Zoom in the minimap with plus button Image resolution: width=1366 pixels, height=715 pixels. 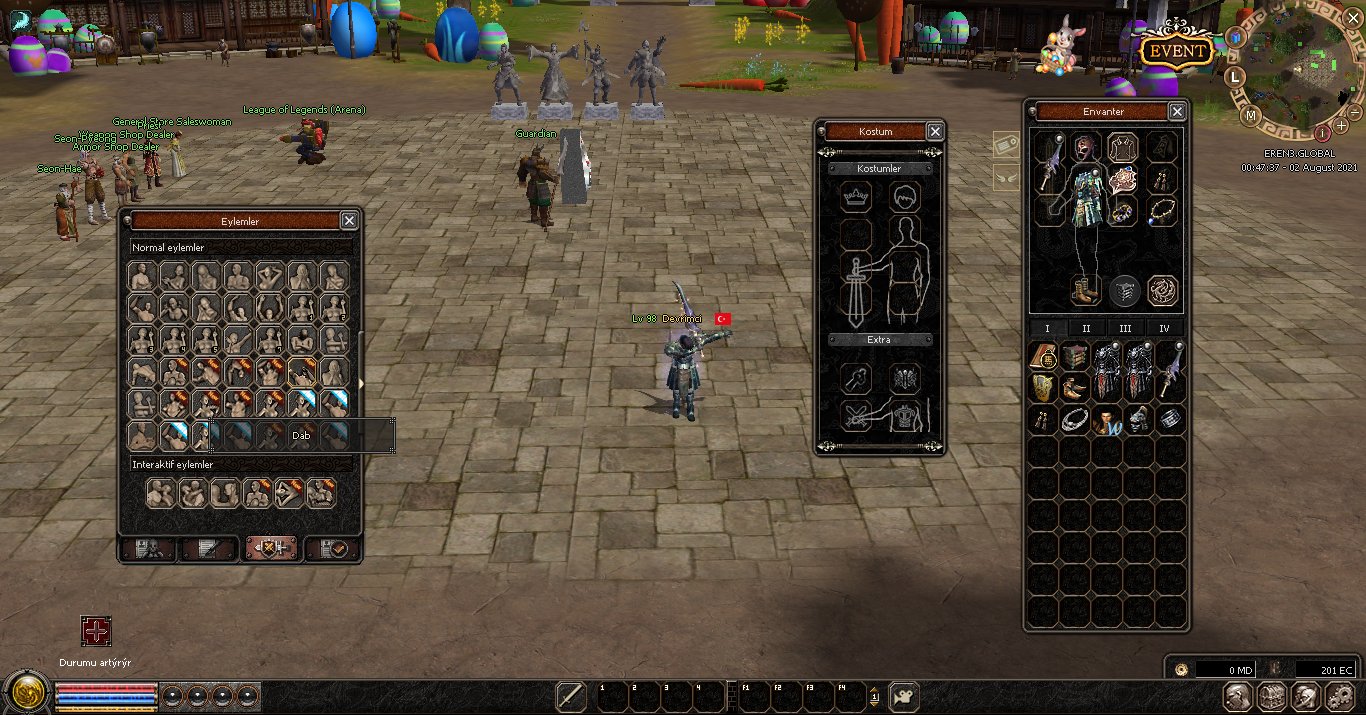point(1341,126)
